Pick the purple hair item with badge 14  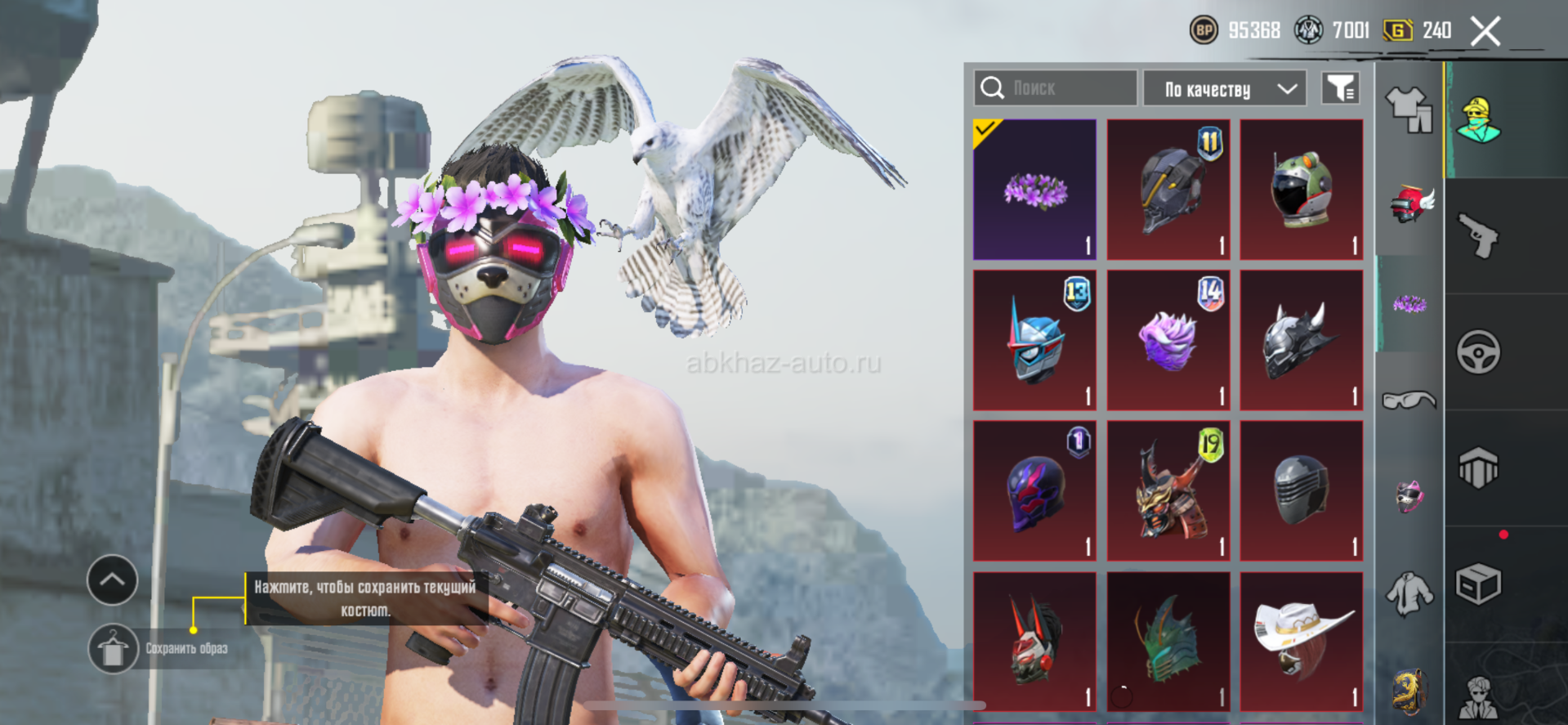point(1168,340)
